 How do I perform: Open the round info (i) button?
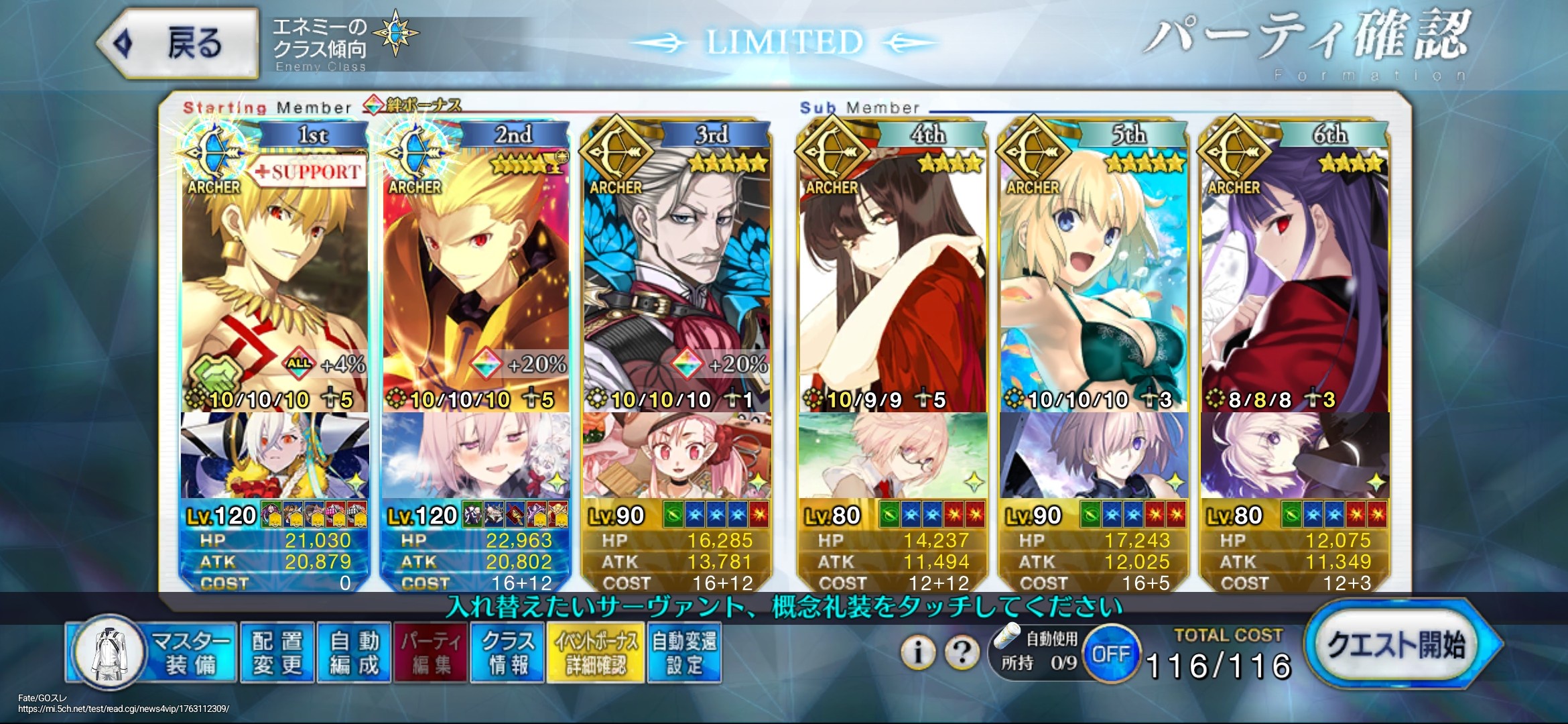pos(918,652)
